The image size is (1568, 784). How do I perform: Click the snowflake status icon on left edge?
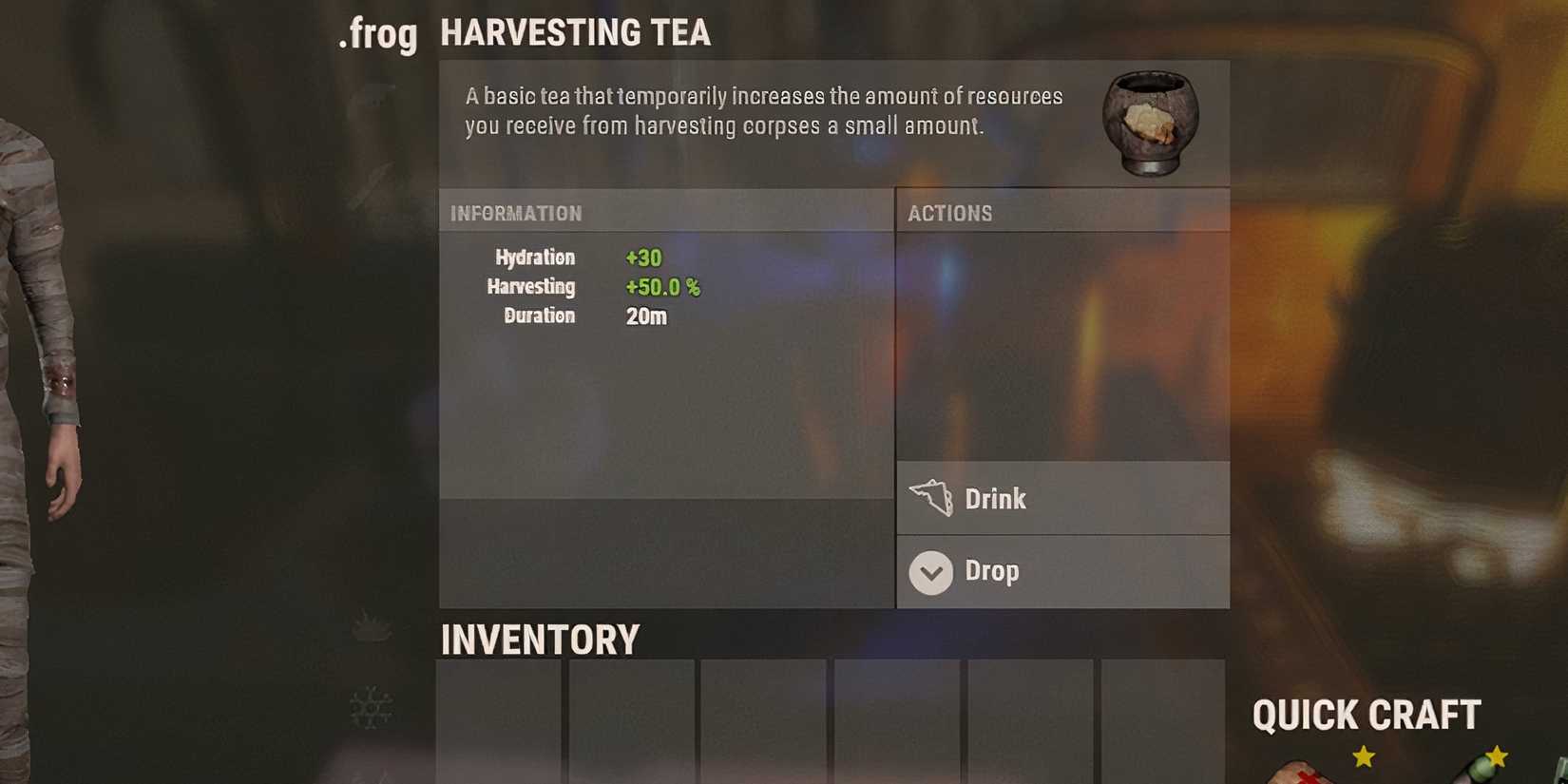point(371,708)
